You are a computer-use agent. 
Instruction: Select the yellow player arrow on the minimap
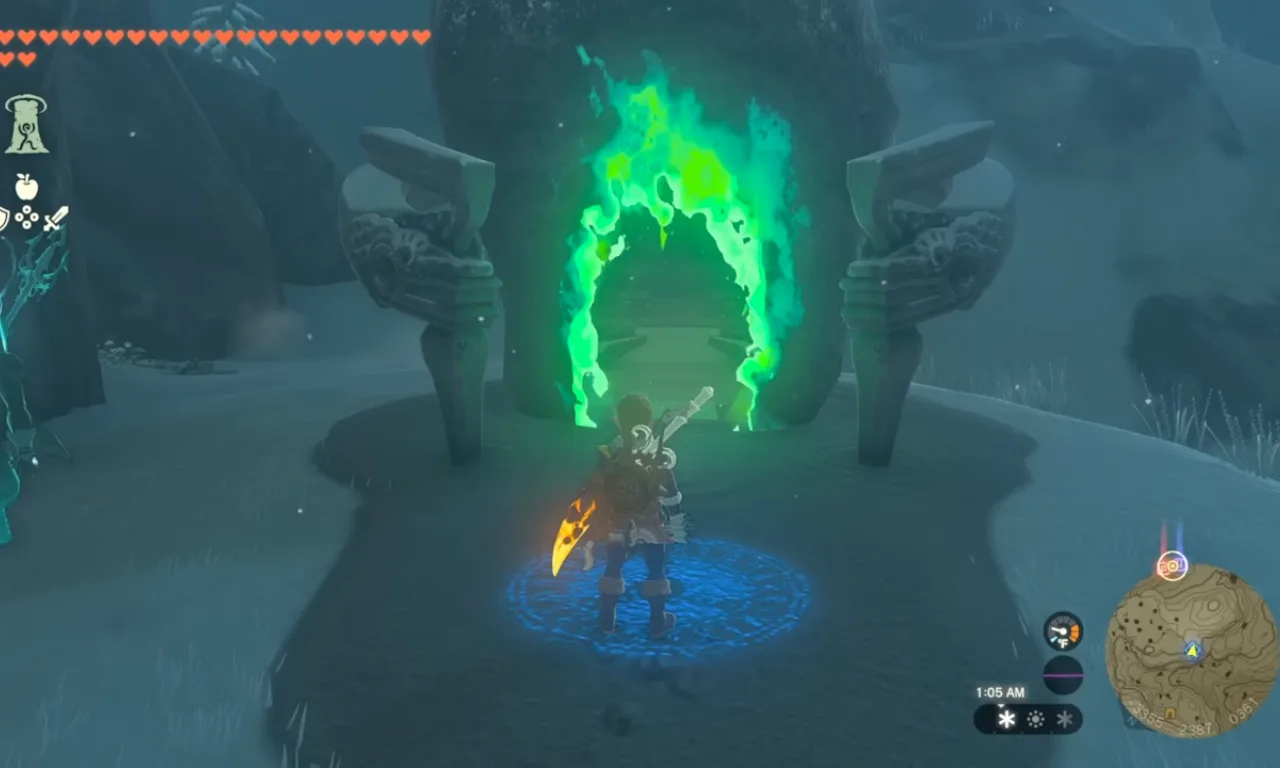tap(1191, 650)
